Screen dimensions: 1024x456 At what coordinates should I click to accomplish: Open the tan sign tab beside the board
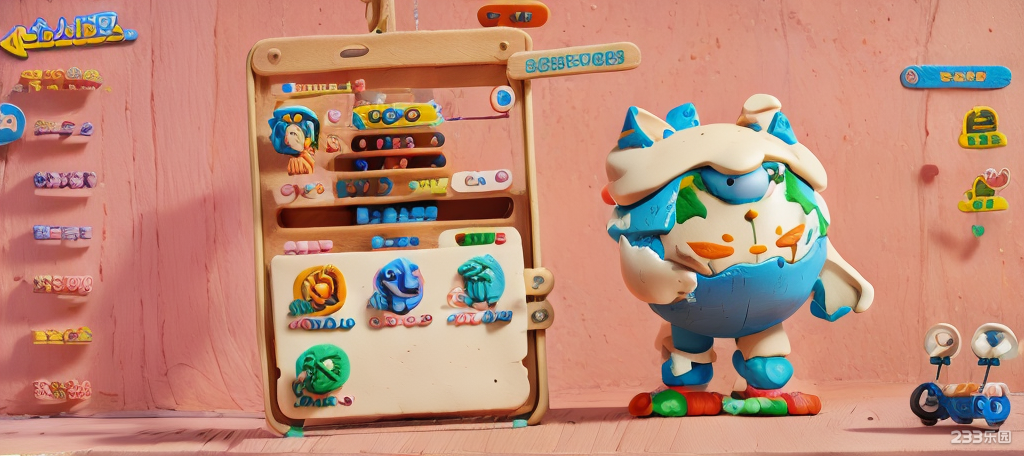[573, 60]
